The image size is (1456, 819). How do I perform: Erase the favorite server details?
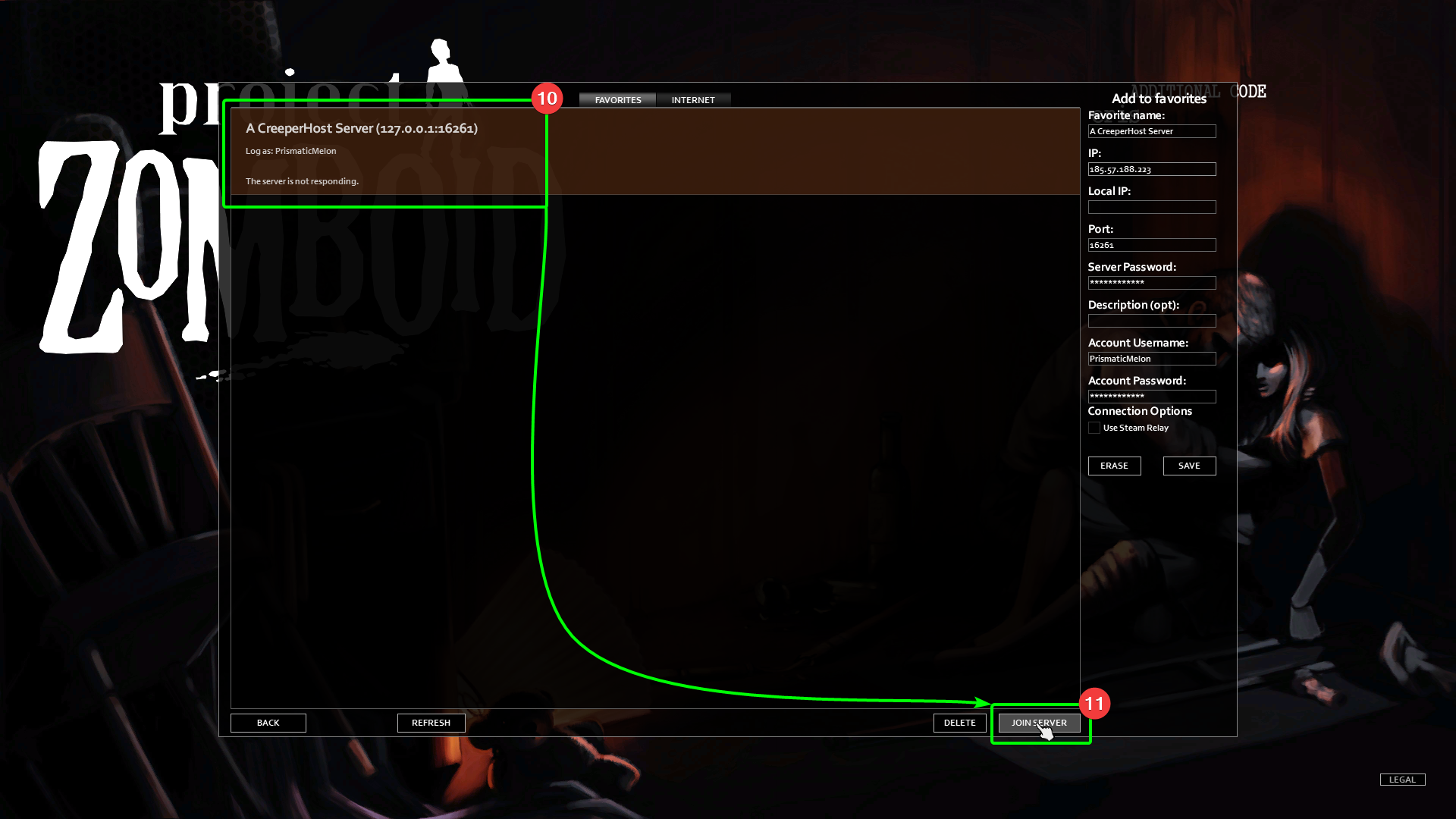point(1115,466)
